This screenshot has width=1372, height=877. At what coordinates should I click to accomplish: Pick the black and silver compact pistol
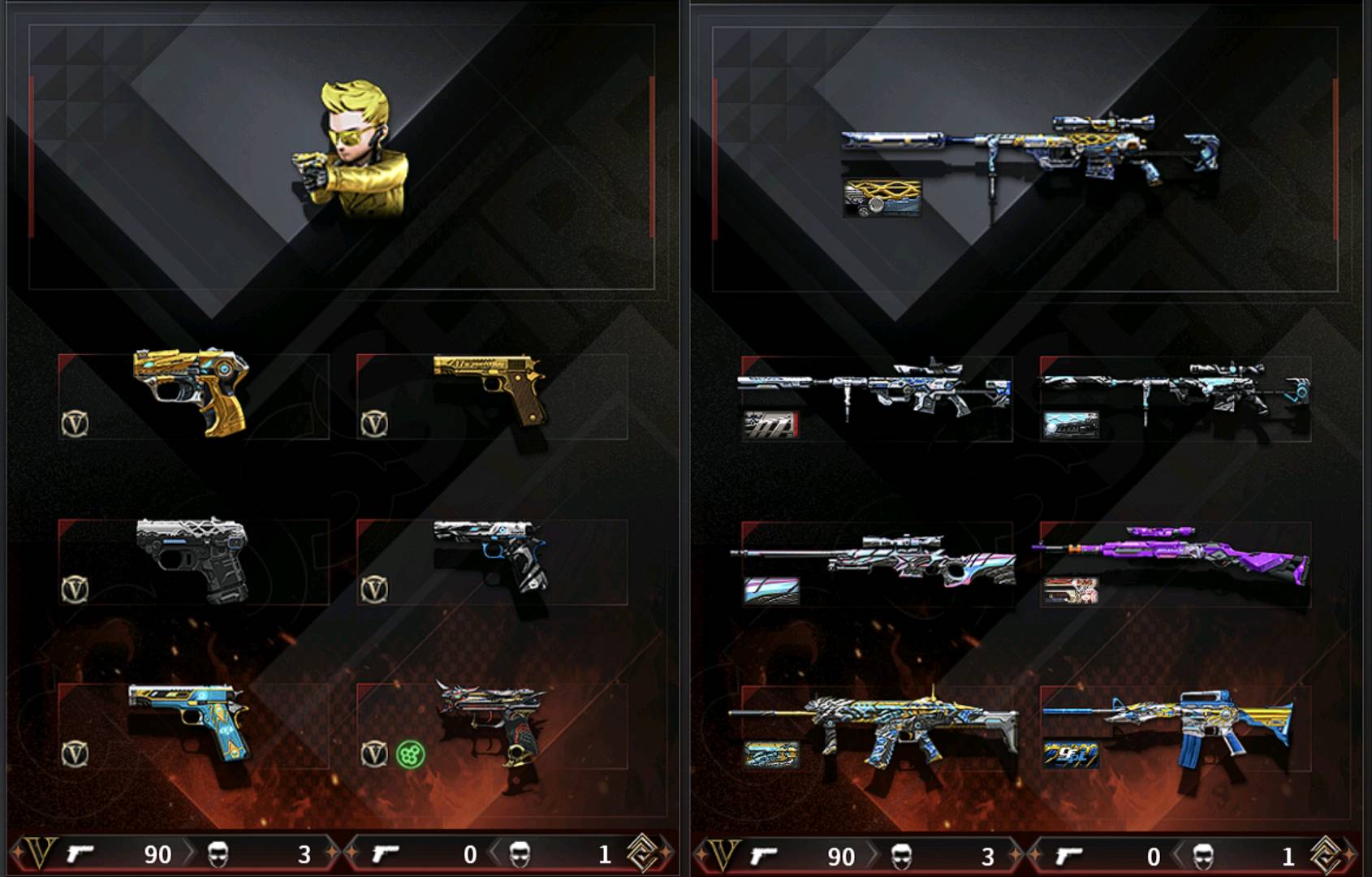(x=192, y=558)
